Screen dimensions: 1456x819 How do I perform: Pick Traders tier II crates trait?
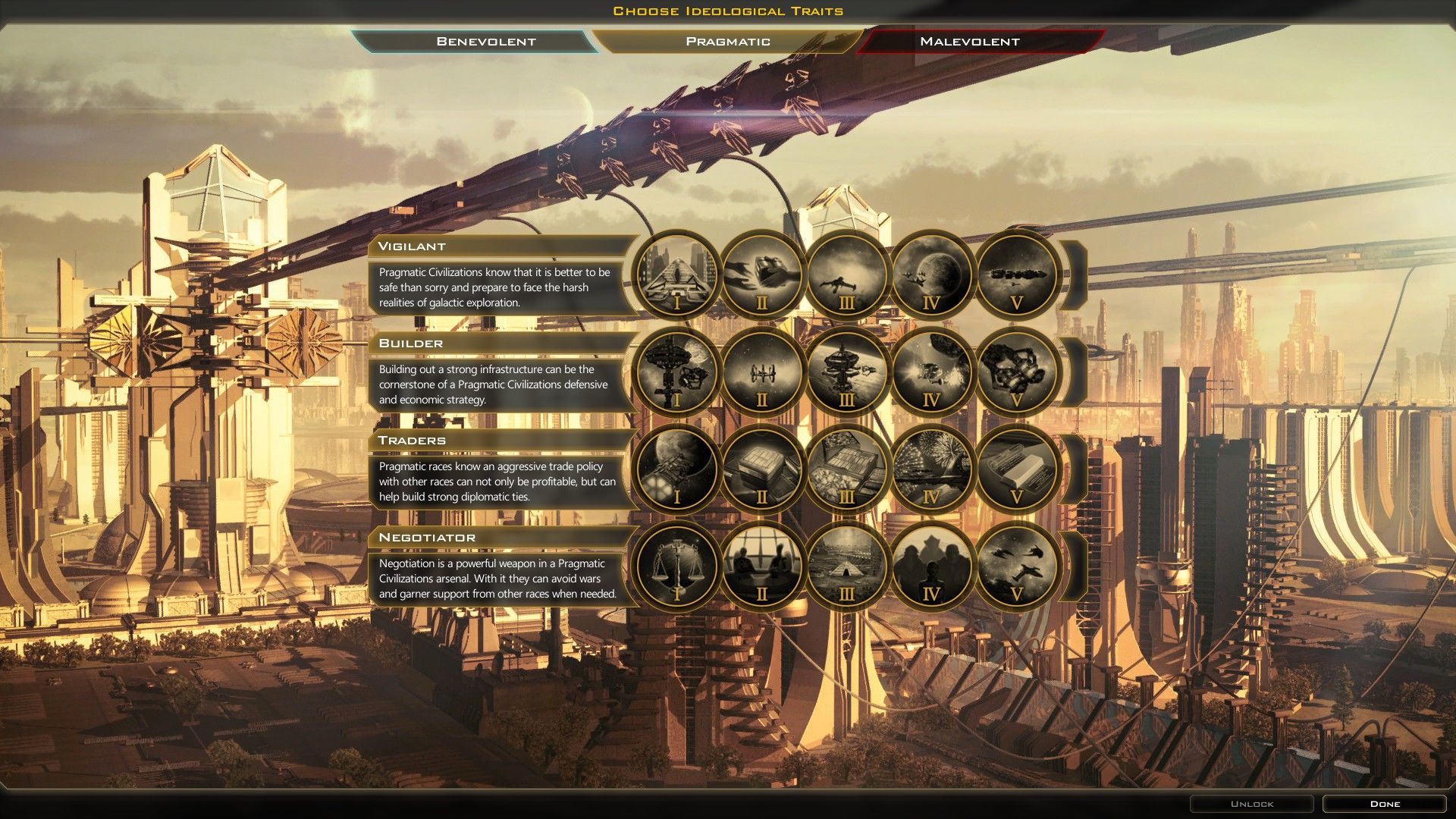pyautogui.click(x=762, y=469)
